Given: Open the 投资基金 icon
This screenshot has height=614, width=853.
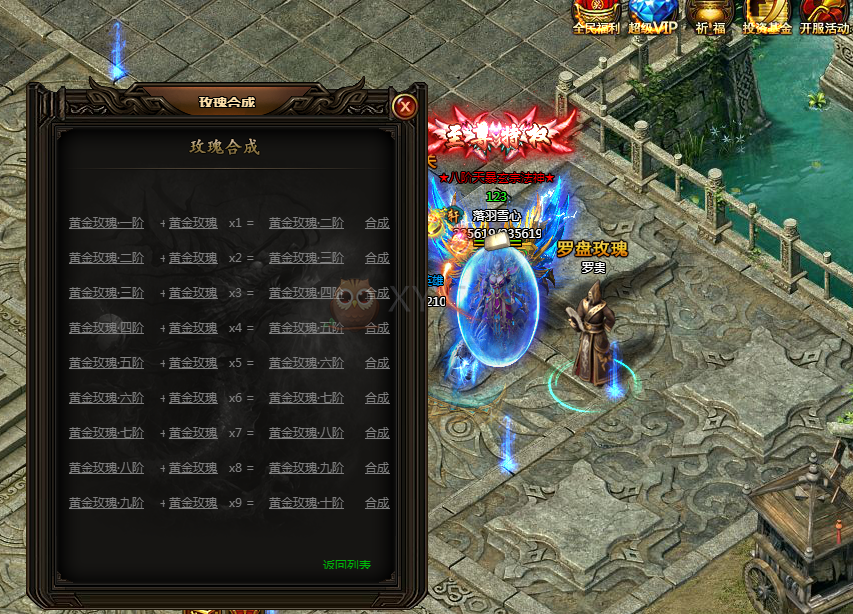Looking at the screenshot, I should (767, 16).
